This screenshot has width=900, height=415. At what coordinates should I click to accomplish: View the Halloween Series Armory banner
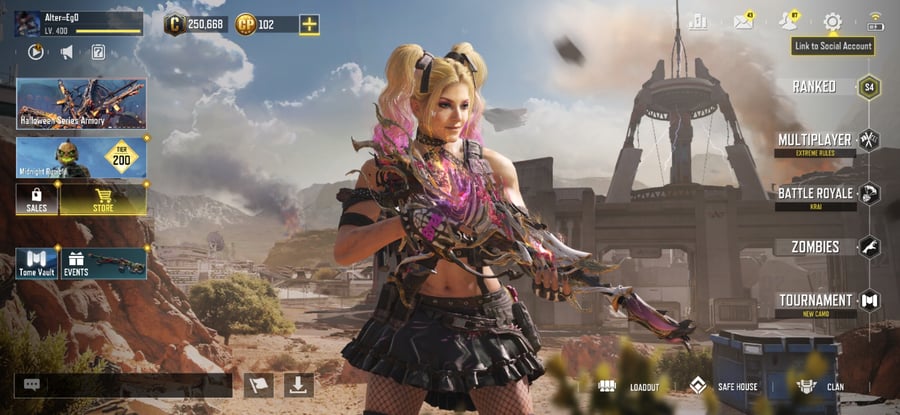point(81,104)
